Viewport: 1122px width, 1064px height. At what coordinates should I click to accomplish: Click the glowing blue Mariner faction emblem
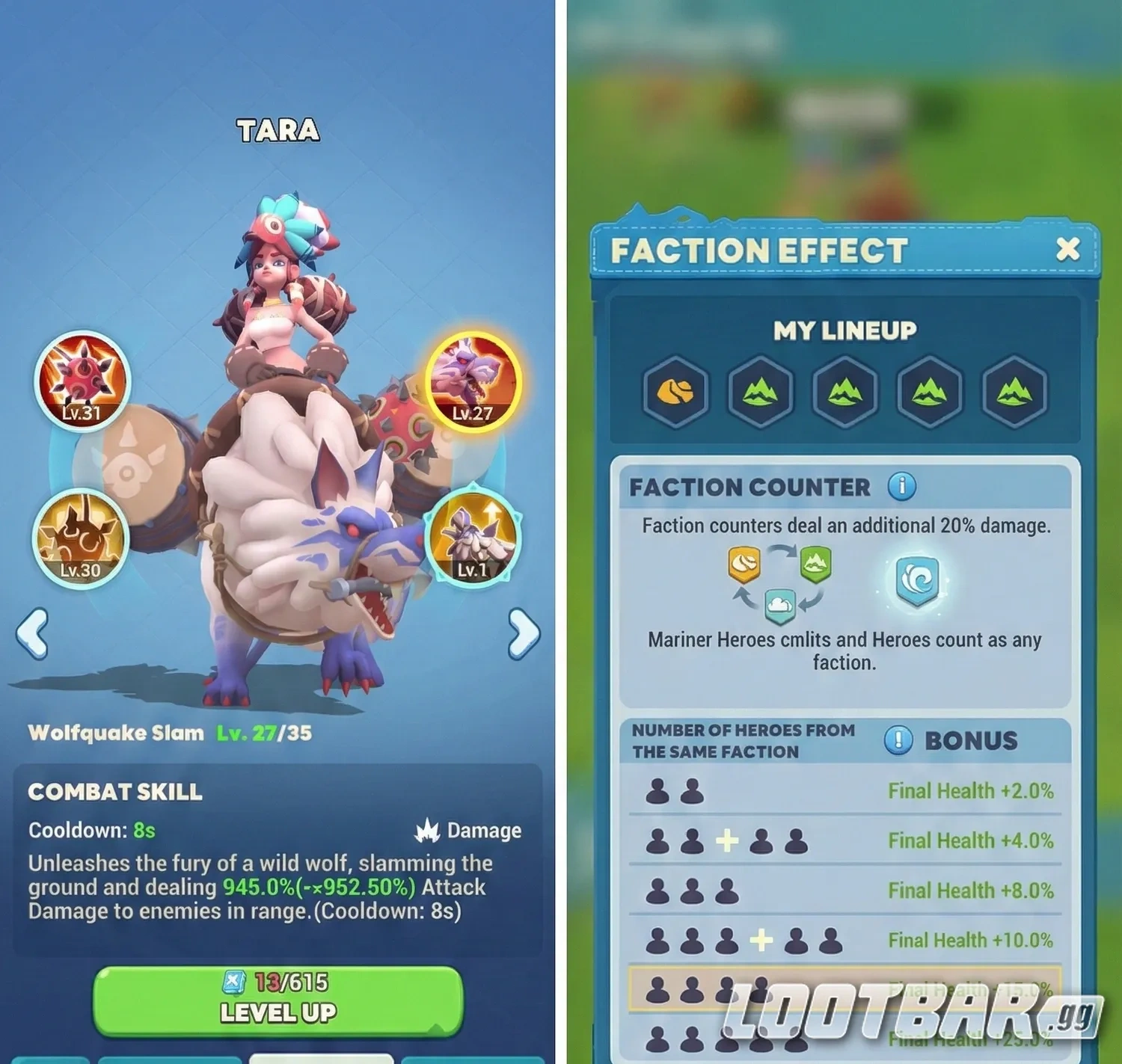(917, 581)
